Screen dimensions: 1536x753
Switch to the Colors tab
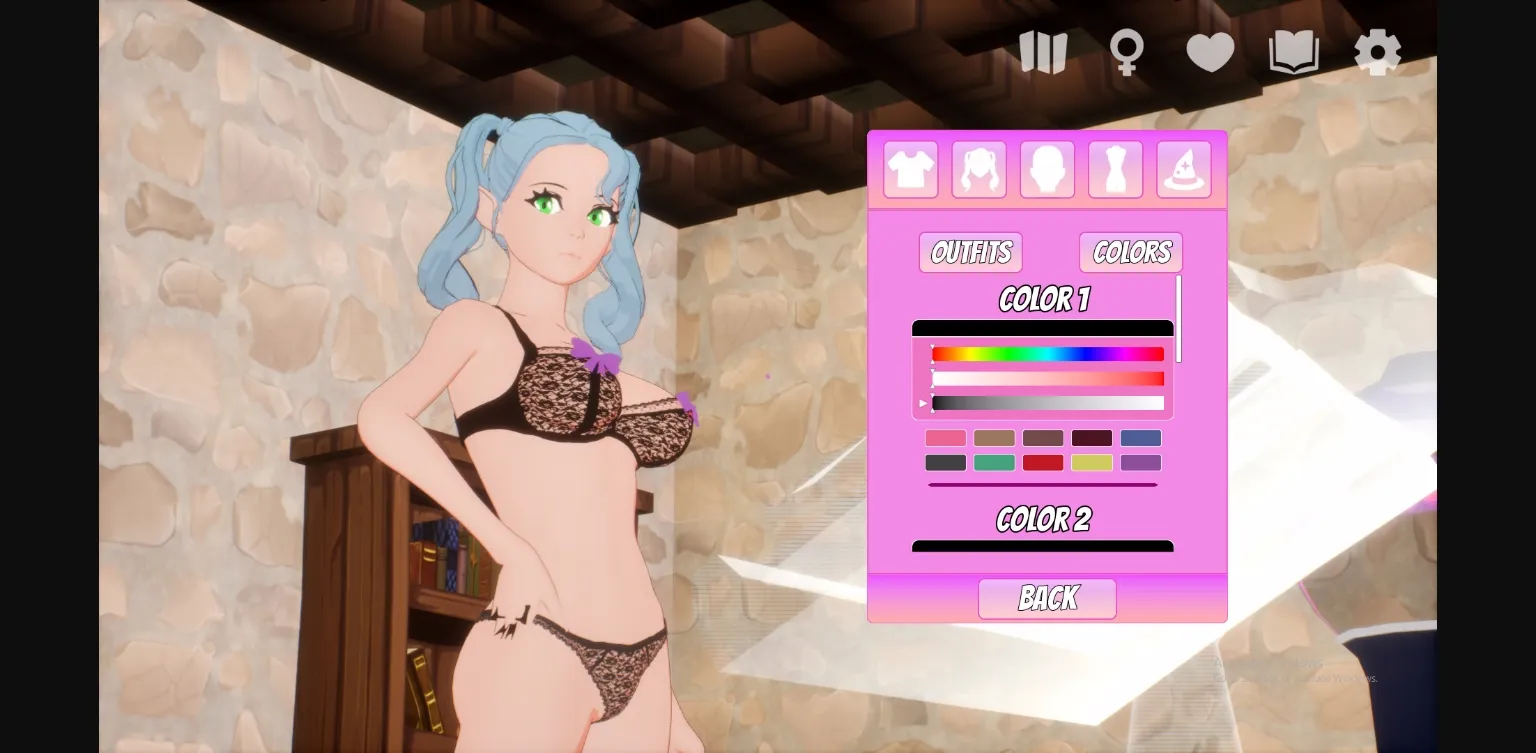point(1131,252)
